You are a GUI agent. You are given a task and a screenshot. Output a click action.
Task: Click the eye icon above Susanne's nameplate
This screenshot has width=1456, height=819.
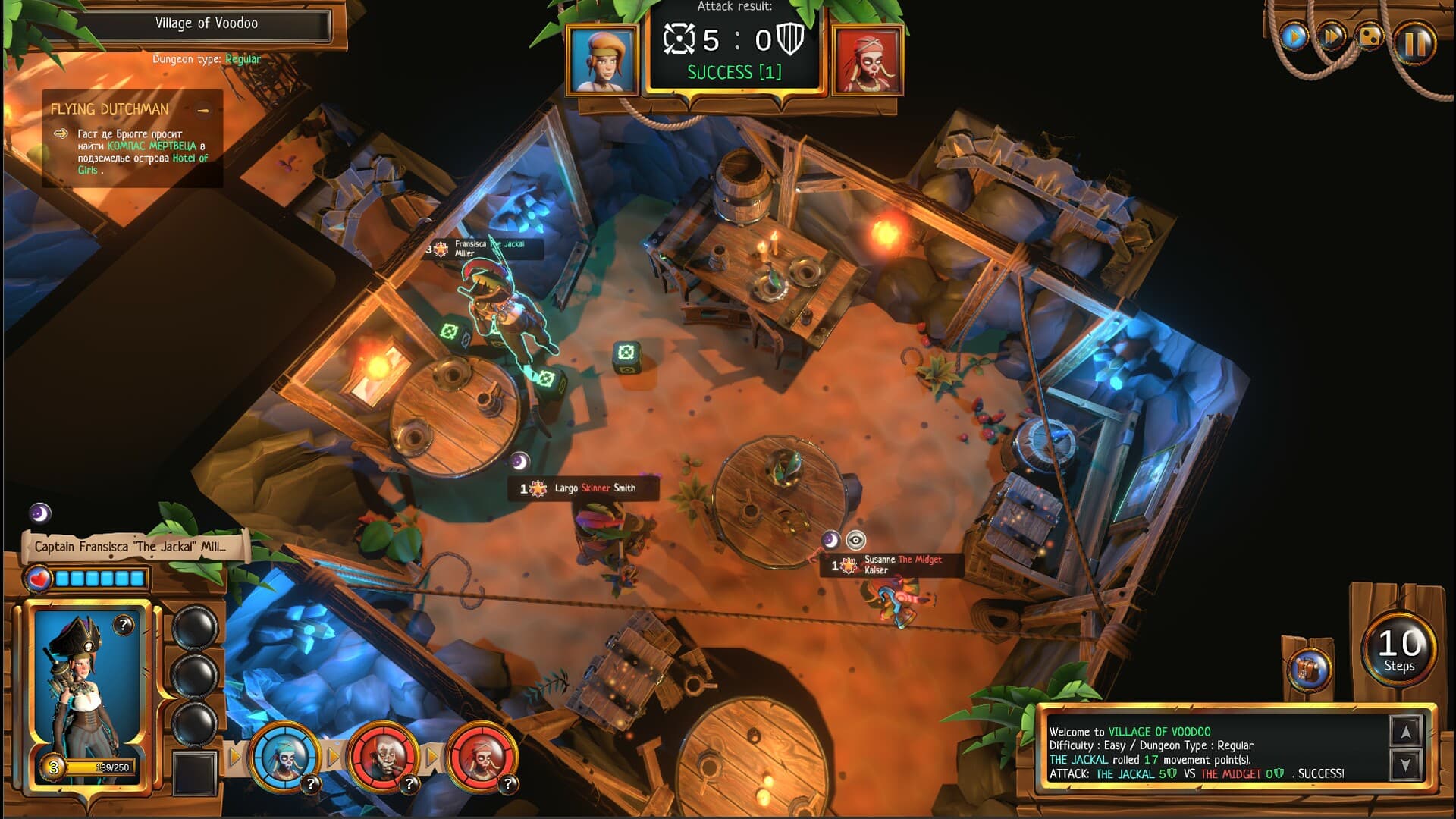coord(855,540)
